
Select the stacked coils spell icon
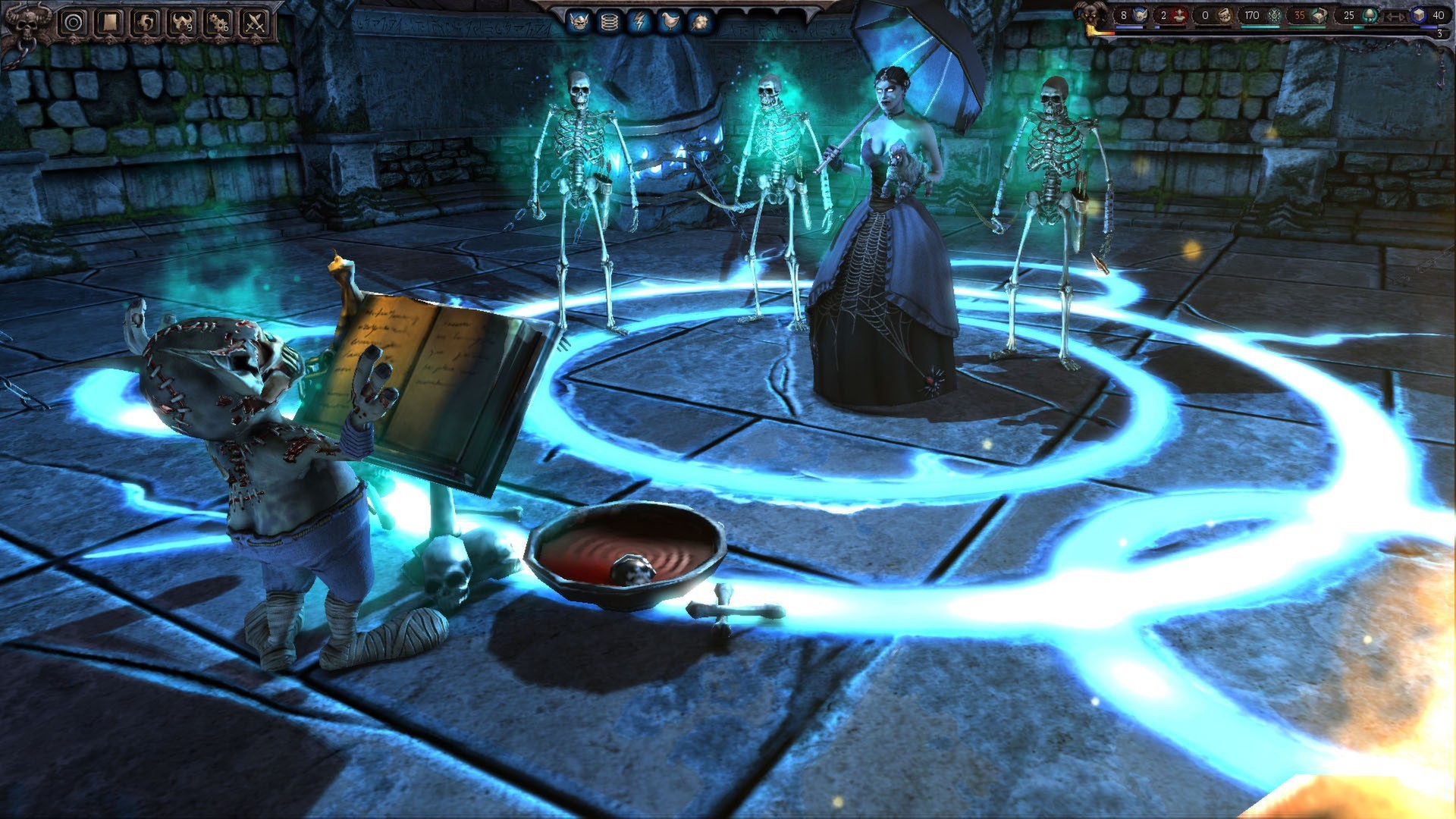tap(608, 22)
